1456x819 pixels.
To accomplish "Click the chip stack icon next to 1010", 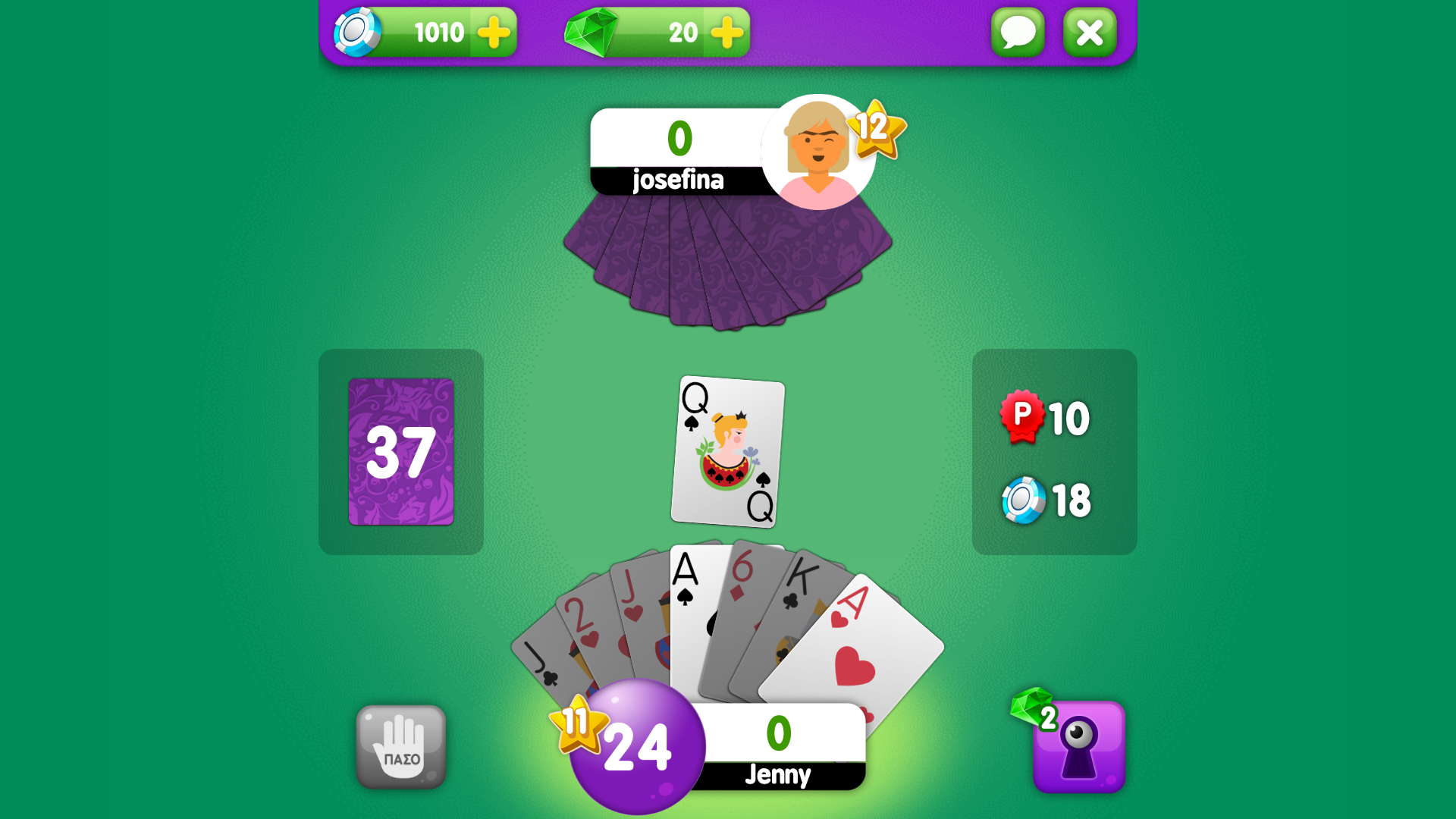I will 356,32.
